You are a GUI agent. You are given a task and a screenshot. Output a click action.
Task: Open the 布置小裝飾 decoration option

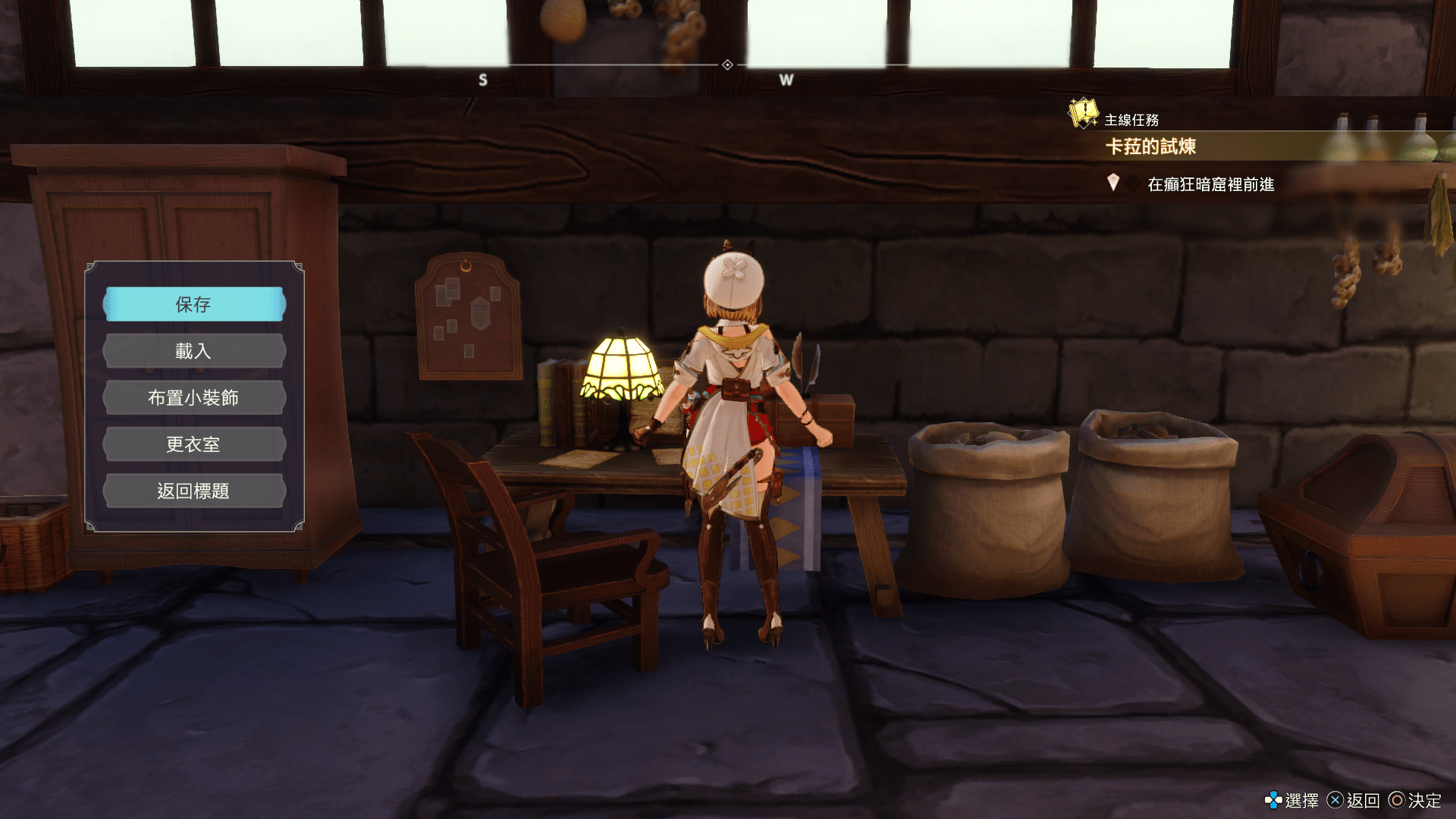(x=194, y=397)
